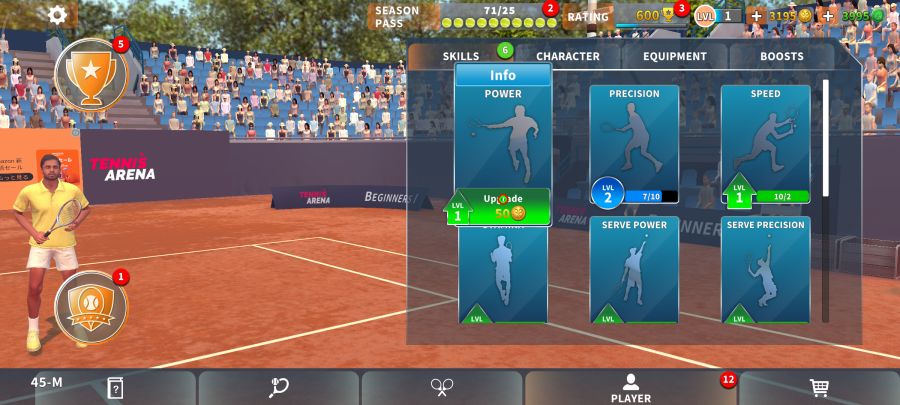
Task: Tap the tennis ball badge button
Action: (x=90, y=306)
